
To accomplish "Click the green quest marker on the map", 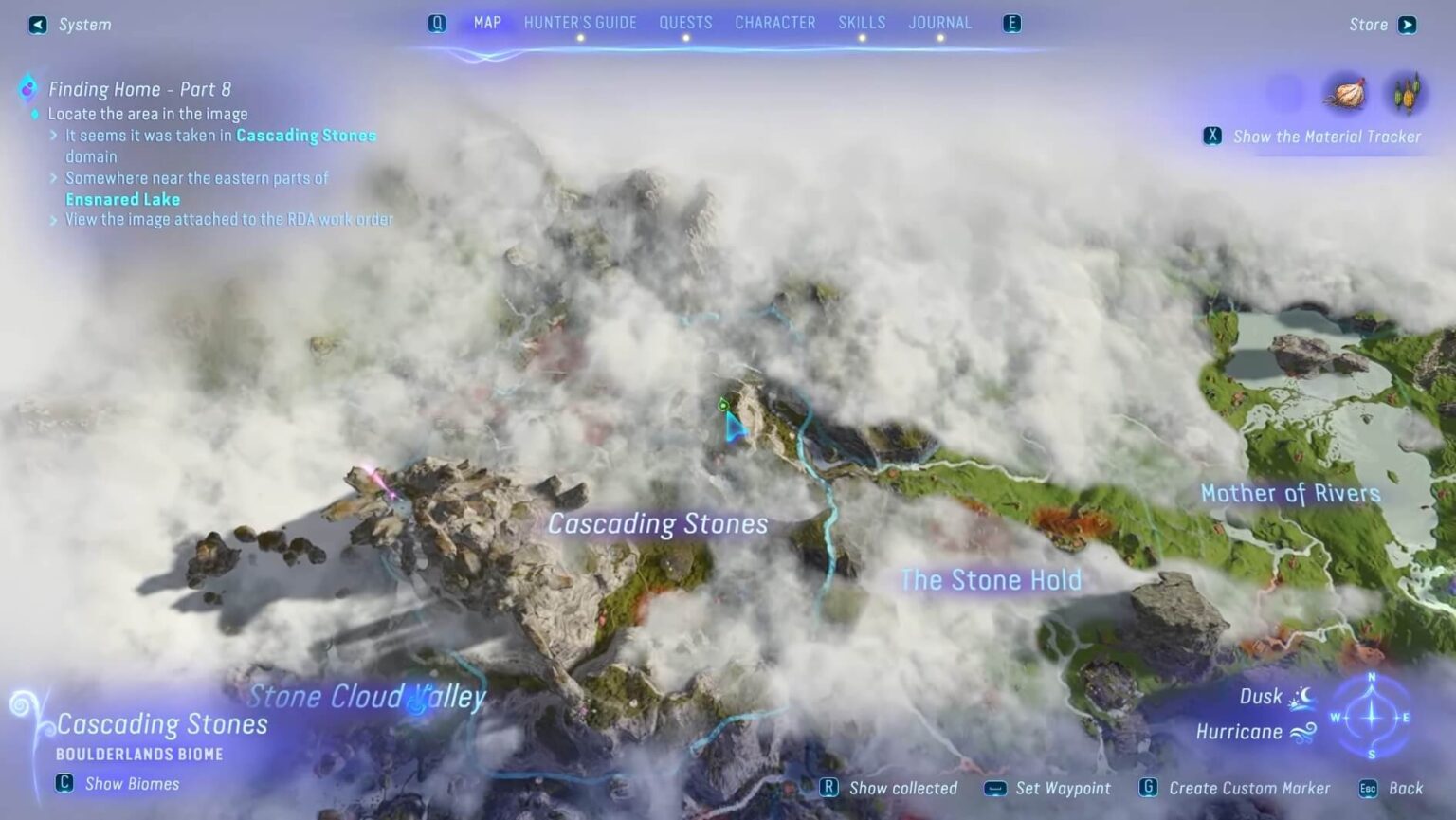I will point(723,406).
